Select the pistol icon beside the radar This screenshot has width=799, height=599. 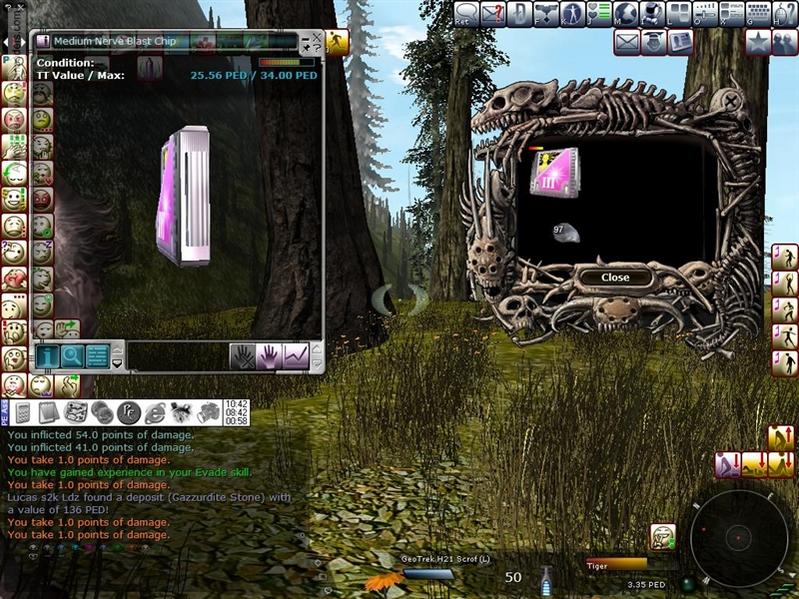click(x=662, y=535)
